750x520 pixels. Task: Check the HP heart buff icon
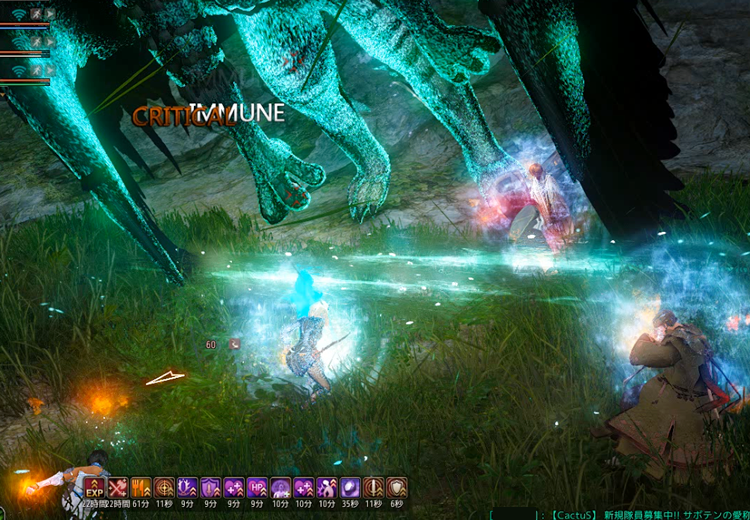pyautogui.click(x=257, y=488)
